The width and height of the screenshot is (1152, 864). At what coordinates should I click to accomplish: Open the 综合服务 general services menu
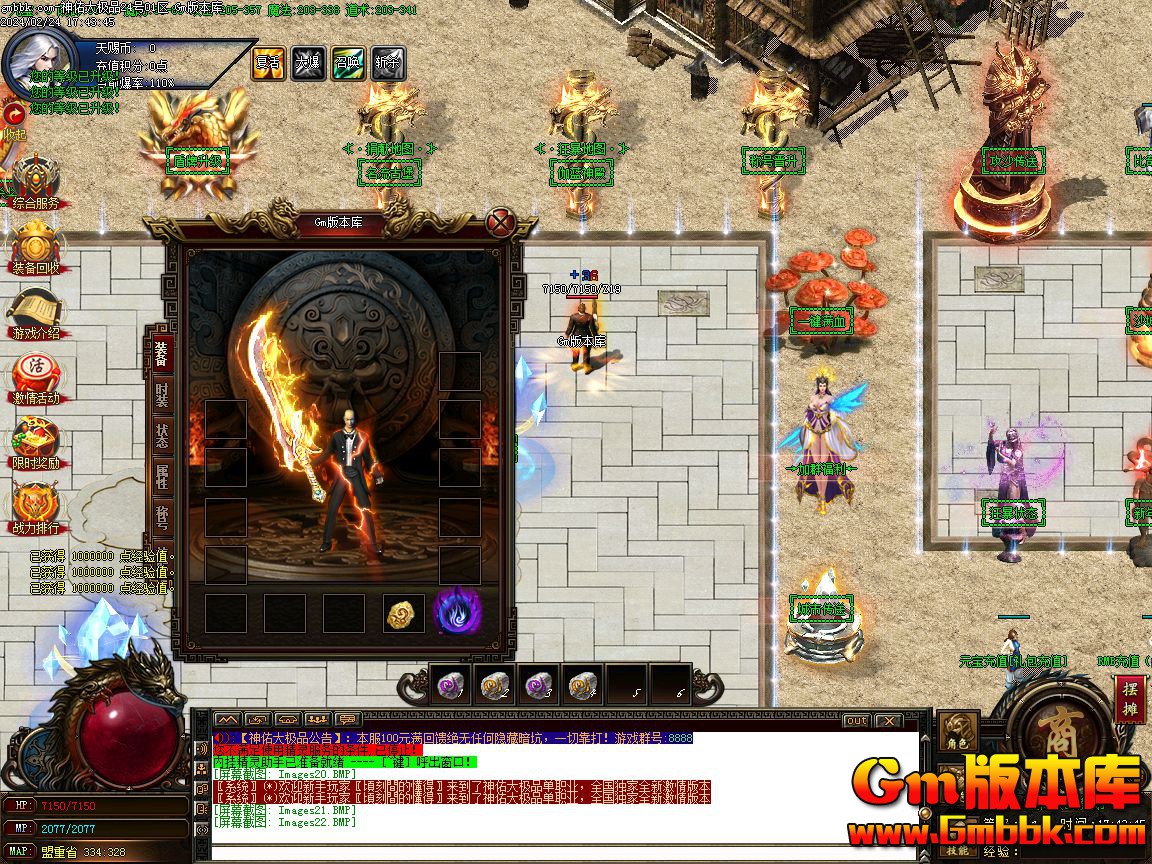(35, 182)
